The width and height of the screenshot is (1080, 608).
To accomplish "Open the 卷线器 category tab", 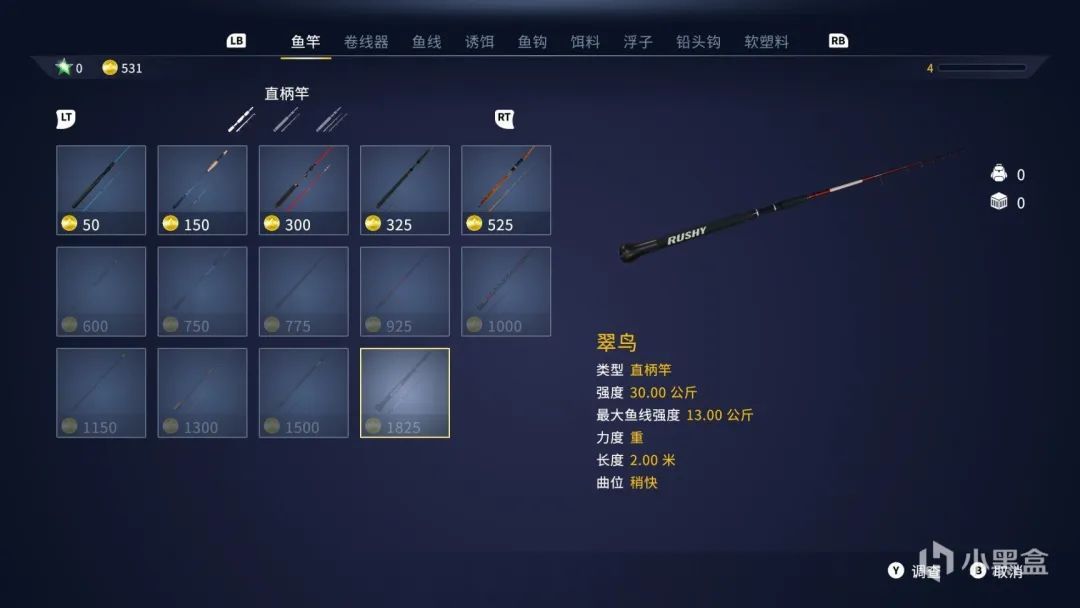I will click(x=365, y=42).
